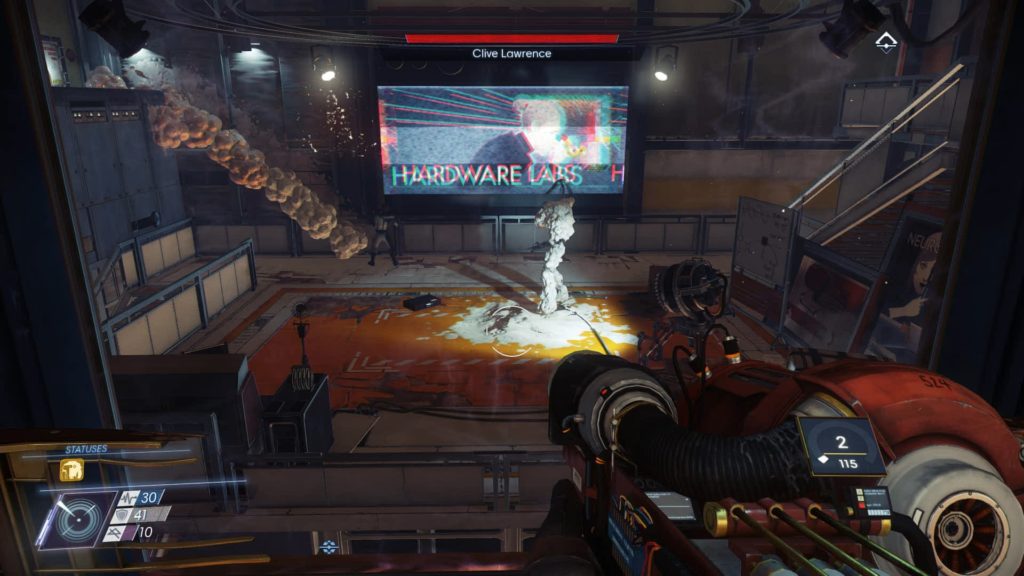Click the yellow status effect icon under Statuses
Viewport: 1024px width, 576px height.
(72, 470)
